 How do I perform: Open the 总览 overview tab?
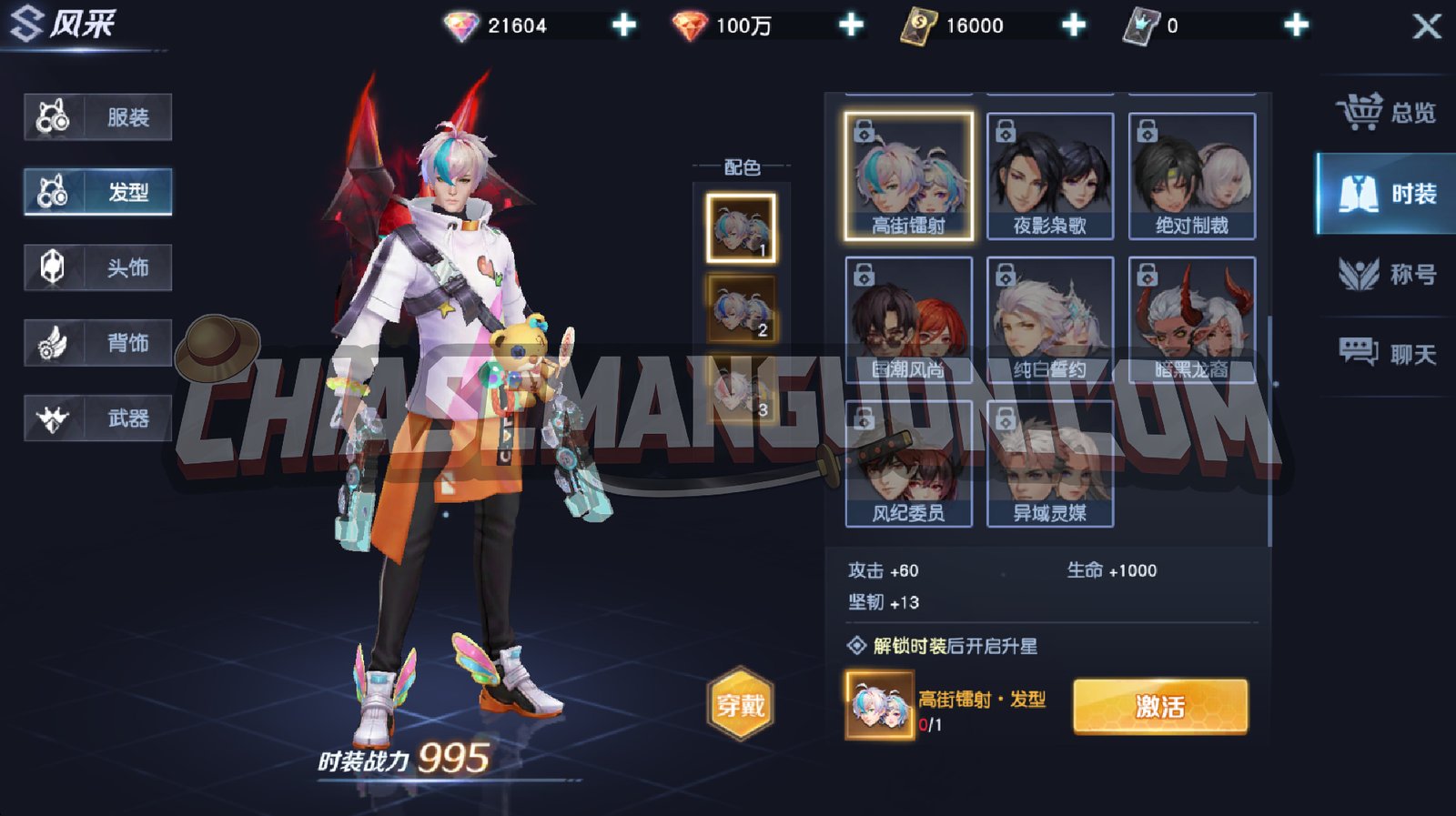click(1386, 113)
